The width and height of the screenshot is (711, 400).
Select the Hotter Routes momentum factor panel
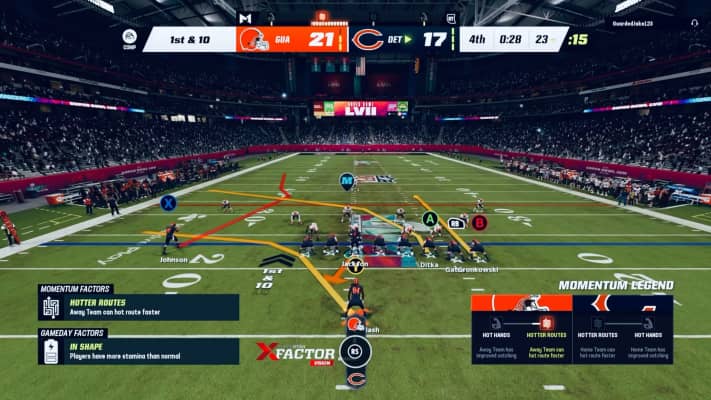pos(138,307)
